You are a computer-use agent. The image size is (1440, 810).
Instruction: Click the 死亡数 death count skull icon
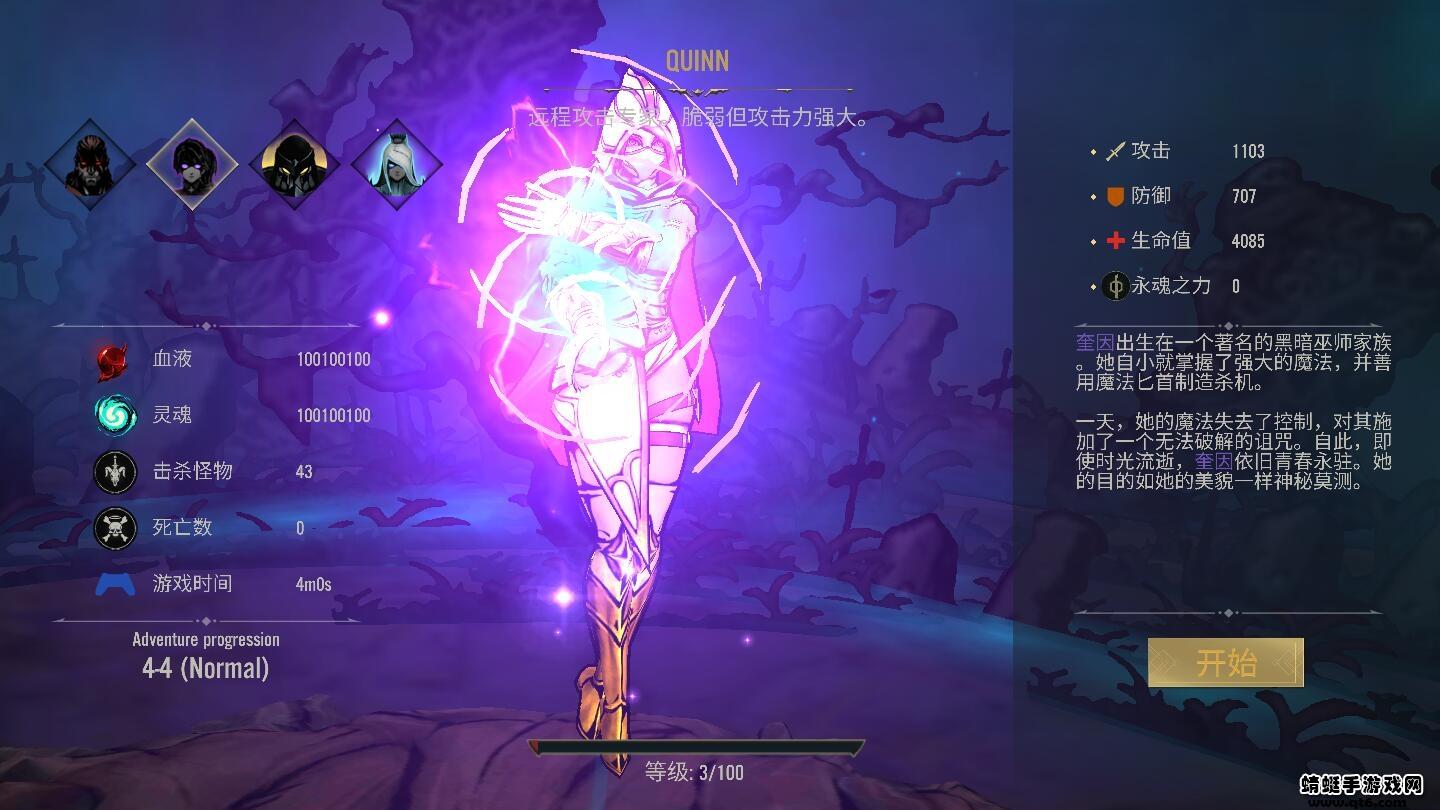click(113, 527)
